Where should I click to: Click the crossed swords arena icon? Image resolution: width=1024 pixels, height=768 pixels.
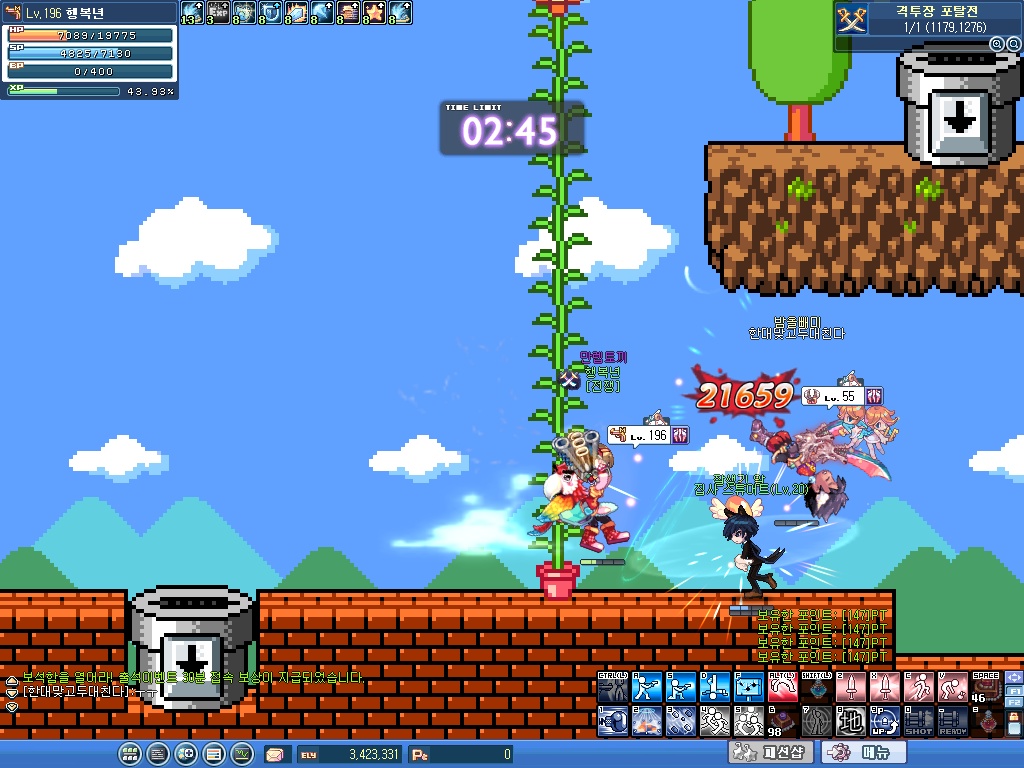[851, 19]
